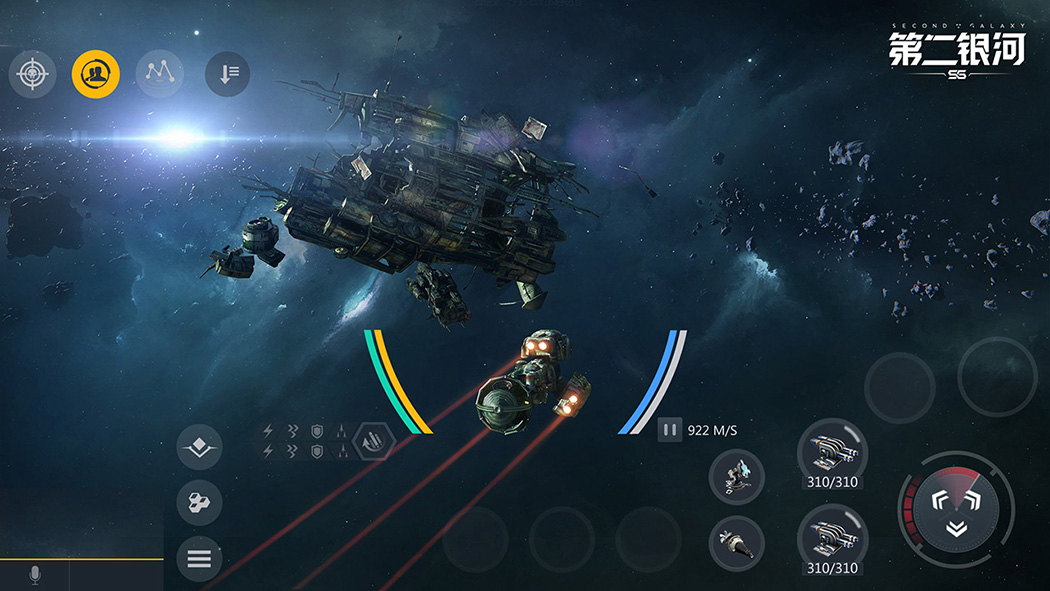This screenshot has height=591, width=1050.
Task: Activate the thruster-shaped device module
Action: pos(736,543)
